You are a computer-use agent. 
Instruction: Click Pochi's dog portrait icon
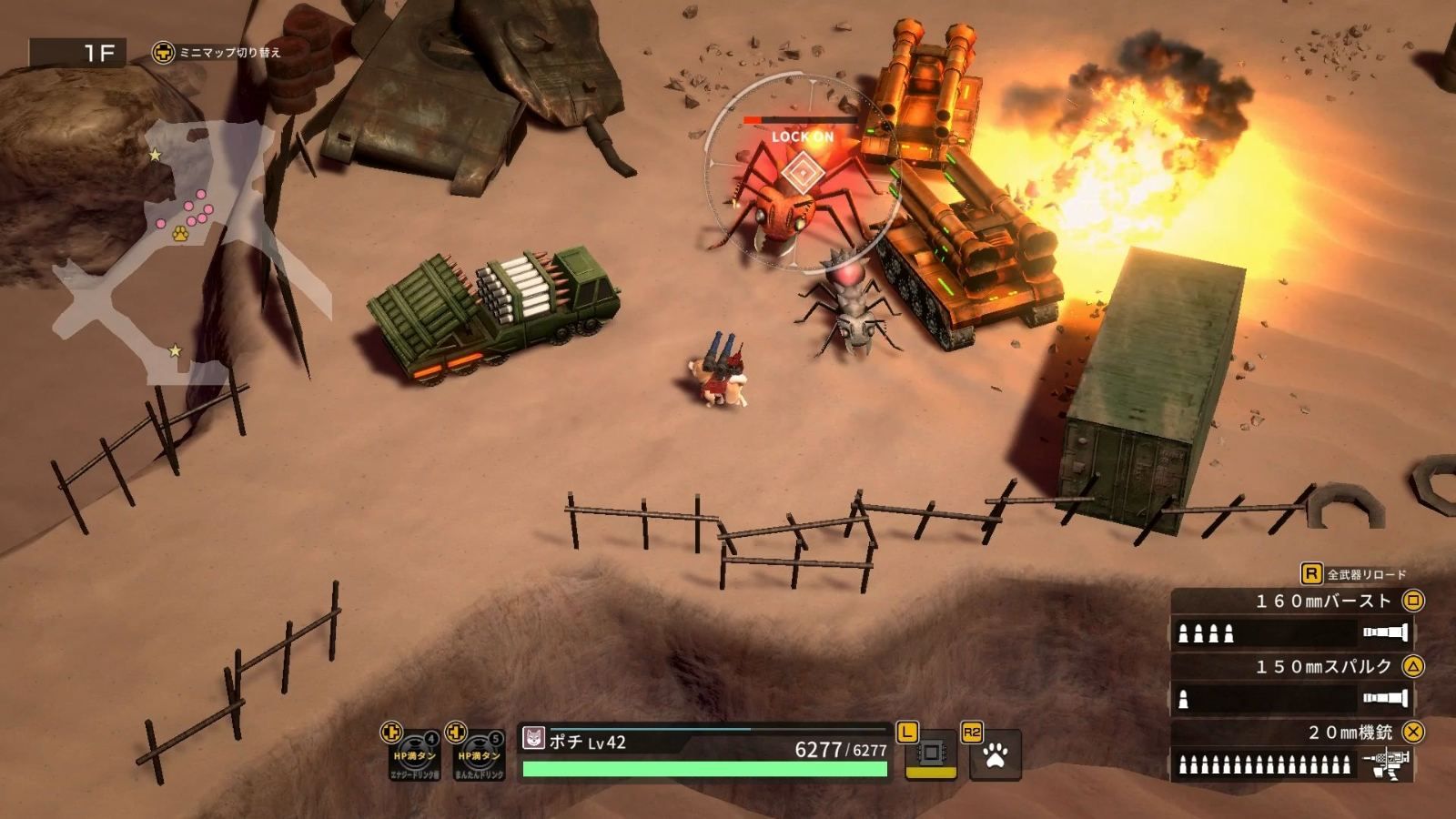click(532, 739)
